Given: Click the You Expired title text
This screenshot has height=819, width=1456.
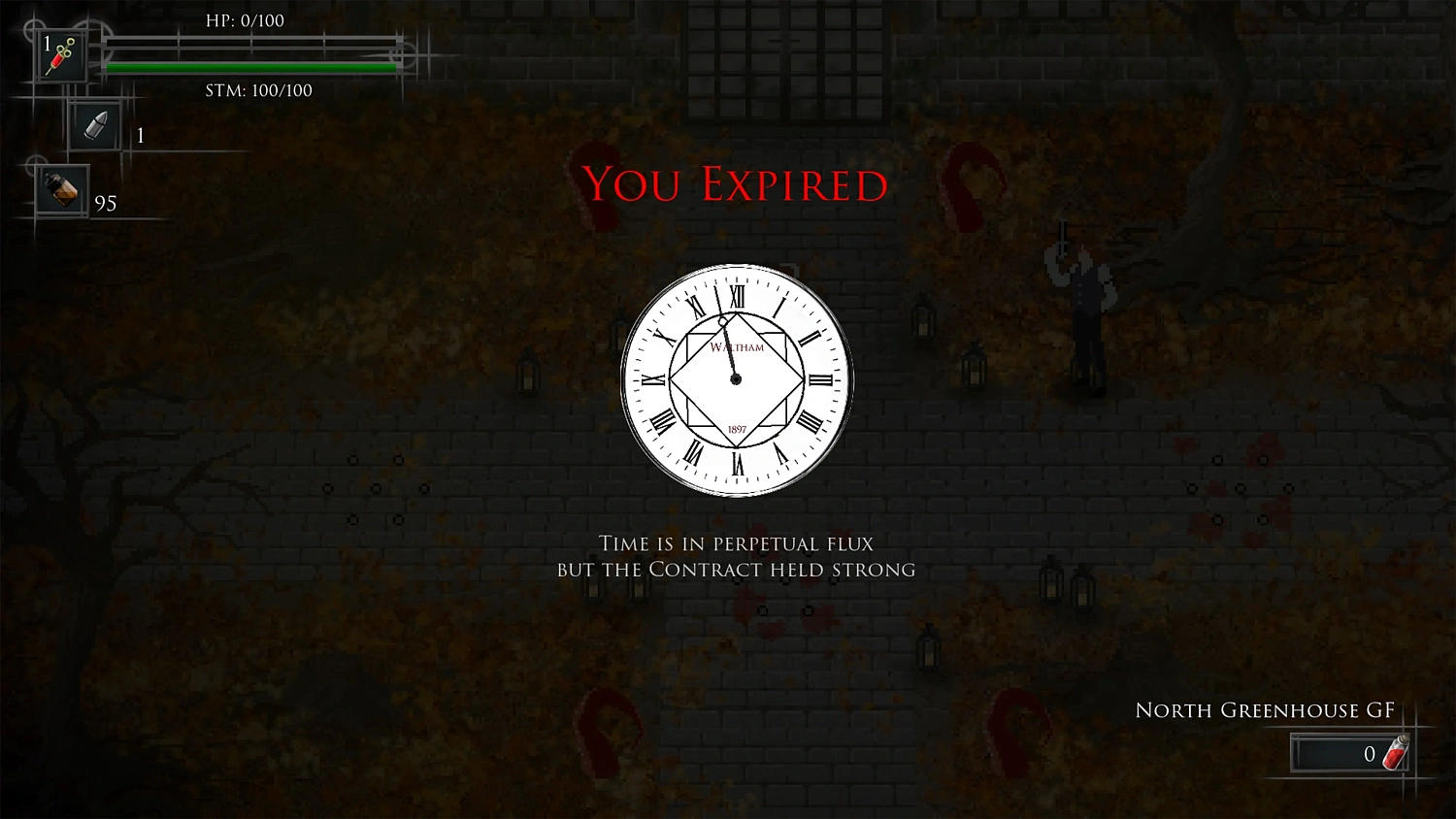Looking at the screenshot, I should [x=735, y=184].
